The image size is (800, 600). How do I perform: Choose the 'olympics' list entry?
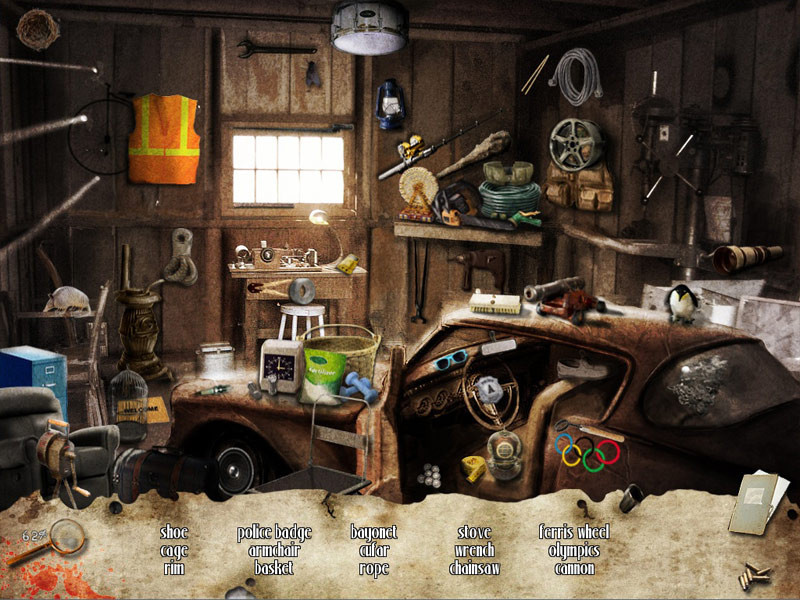tap(574, 550)
